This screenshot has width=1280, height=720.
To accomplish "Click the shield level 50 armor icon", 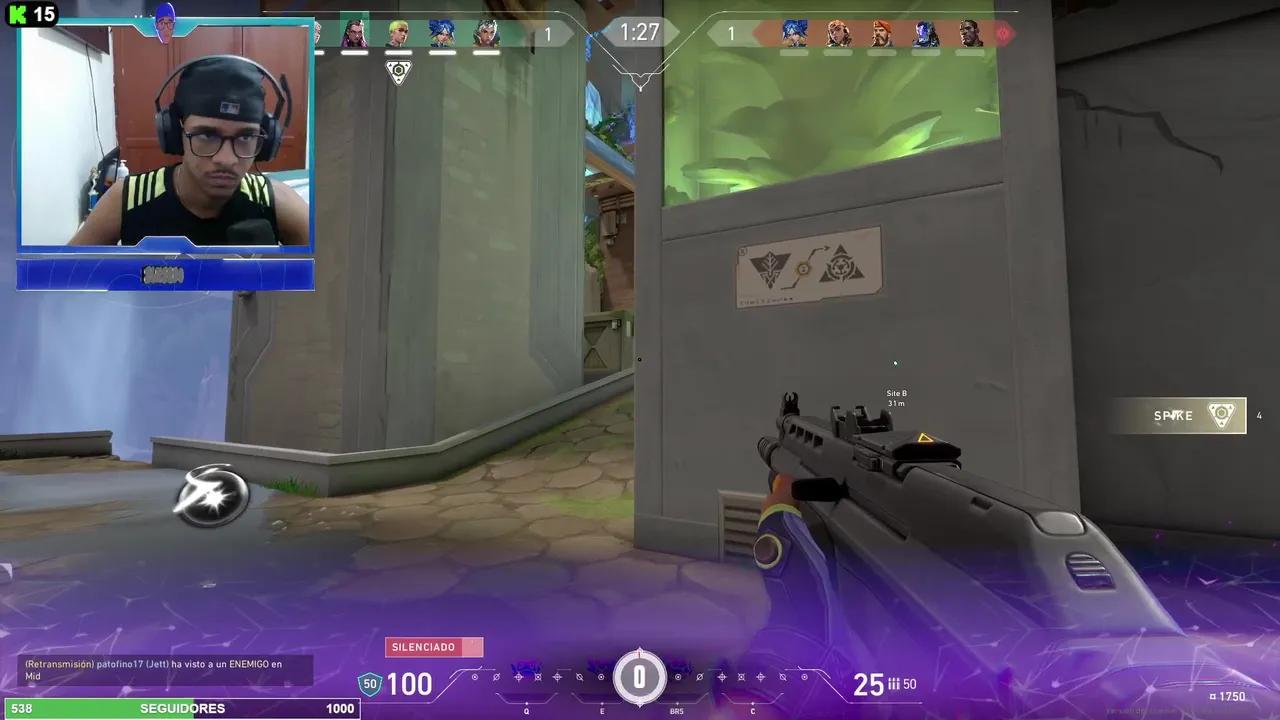I will [370, 684].
